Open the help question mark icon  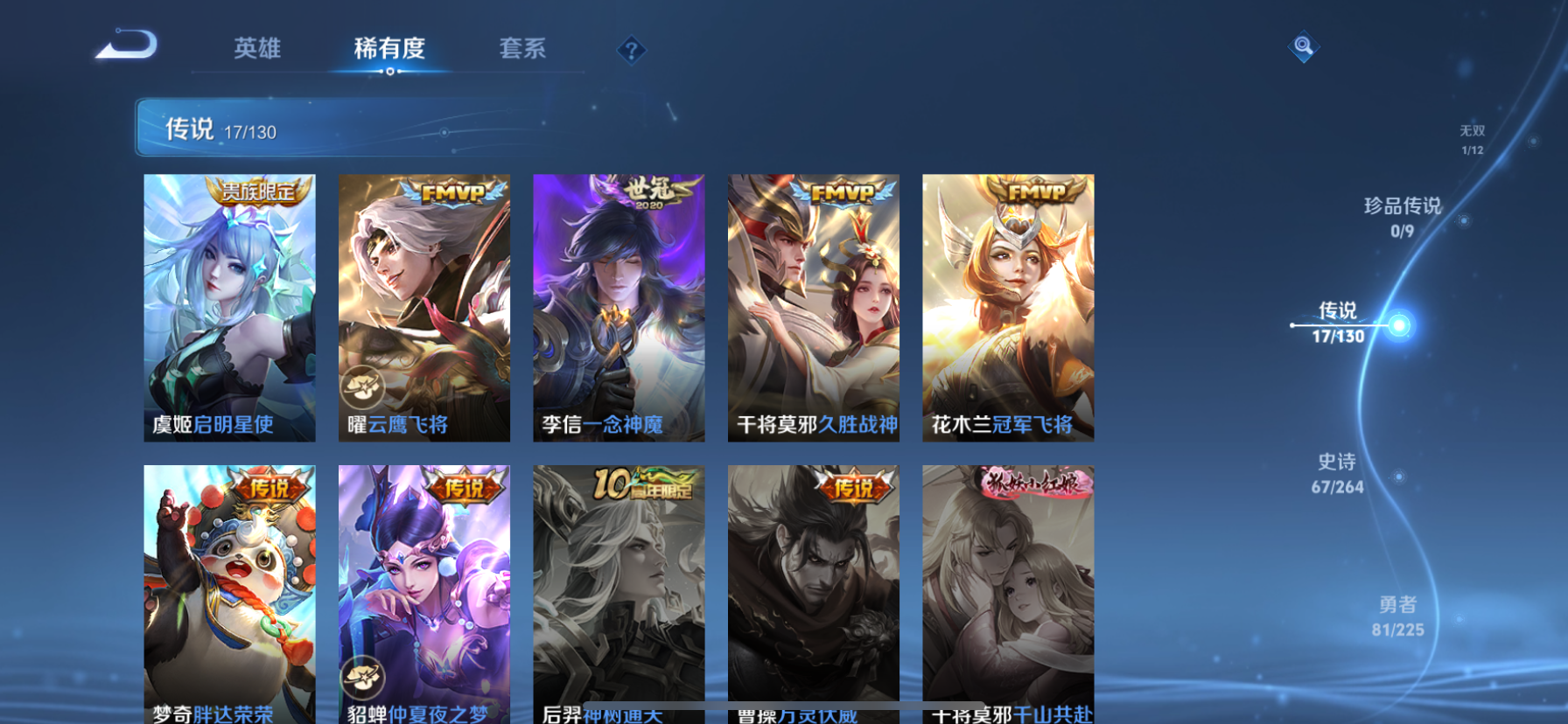click(x=630, y=51)
